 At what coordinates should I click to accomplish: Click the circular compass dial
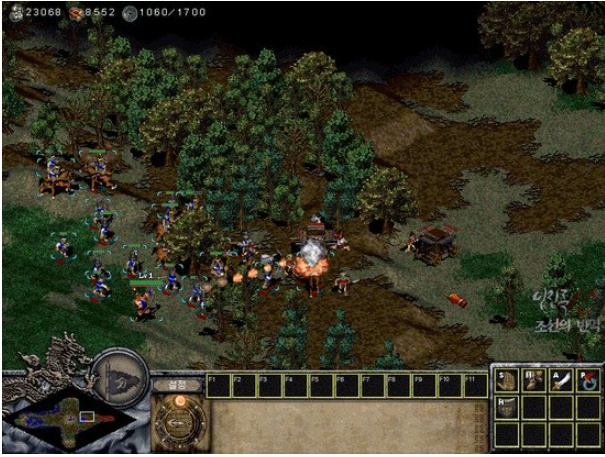(x=180, y=420)
